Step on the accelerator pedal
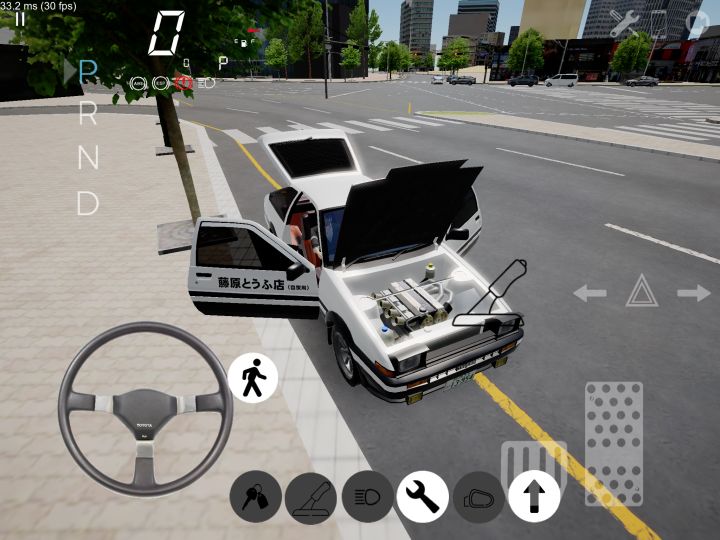720x540 pixels. pyautogui.click(x=613, y=442)
